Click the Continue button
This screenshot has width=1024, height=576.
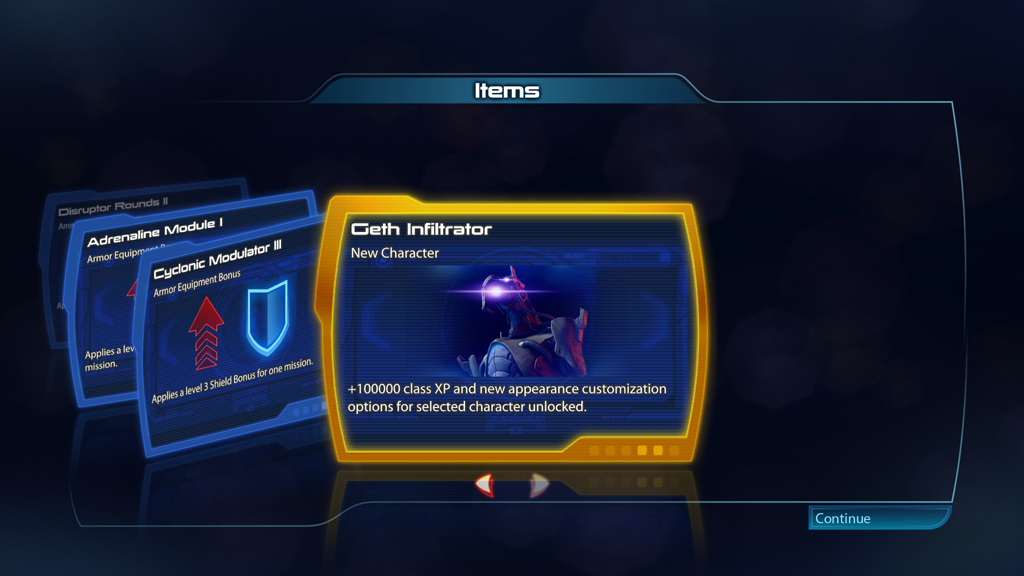878,518
